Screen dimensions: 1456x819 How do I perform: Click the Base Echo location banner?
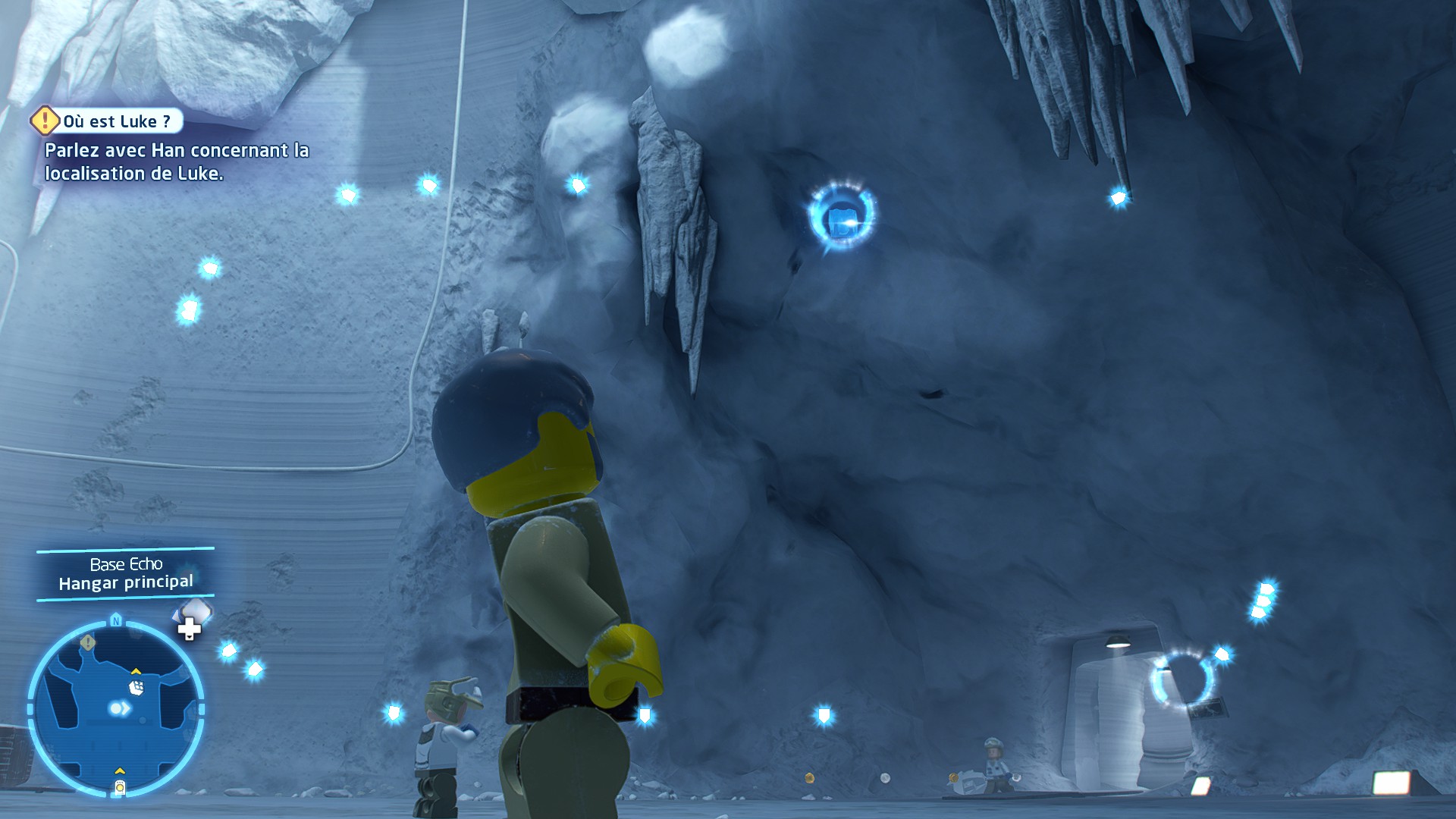(126, 574)
